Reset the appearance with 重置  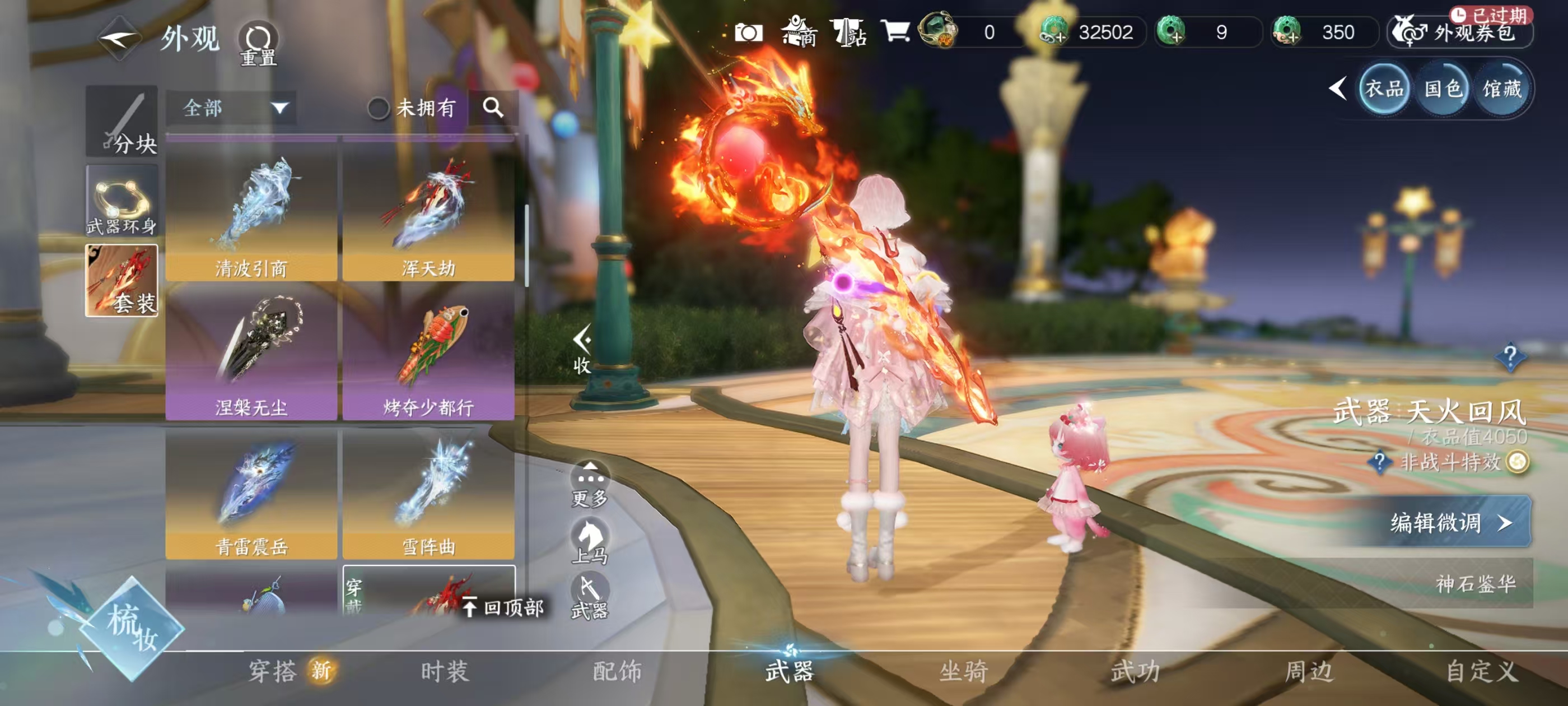pos(258,44)
